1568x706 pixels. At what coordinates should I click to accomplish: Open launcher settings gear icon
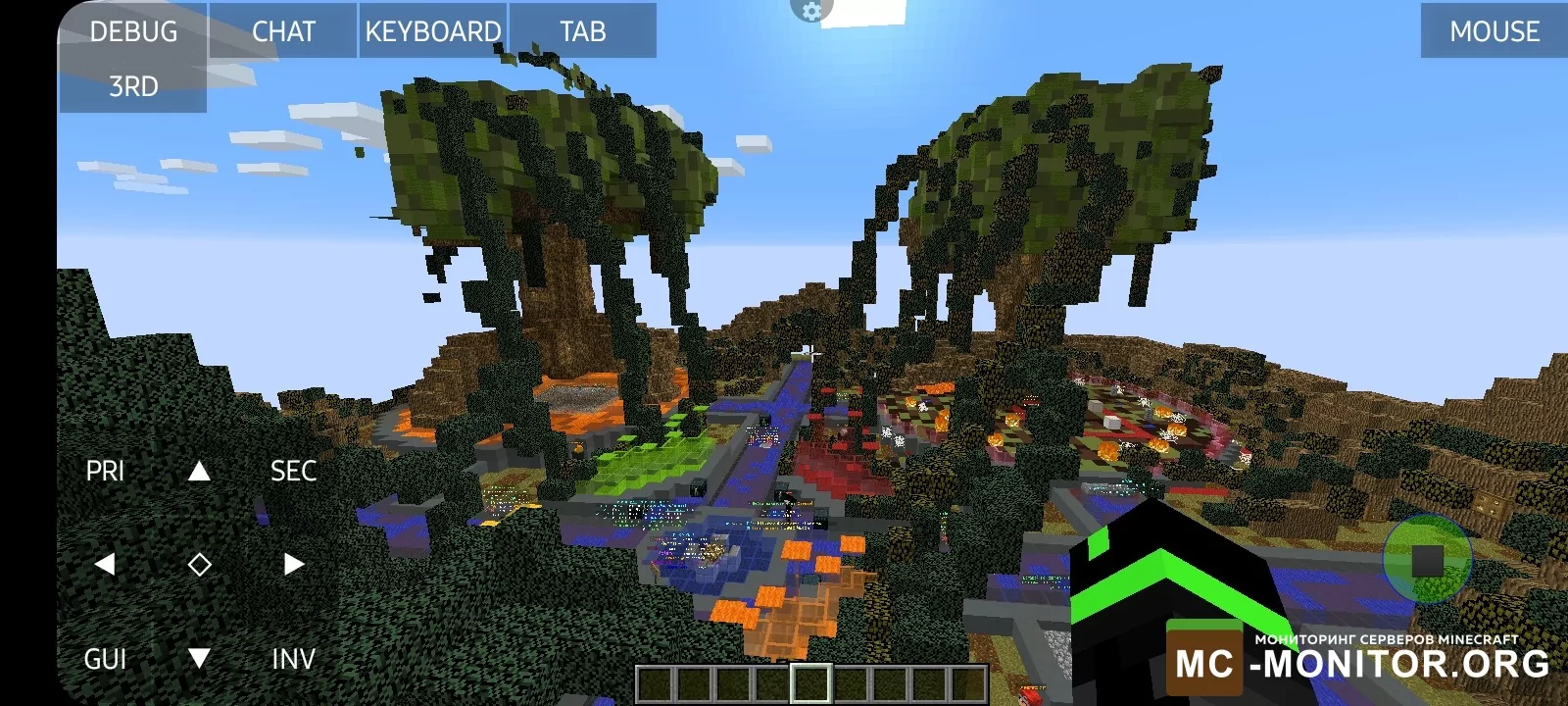[810, 11]
